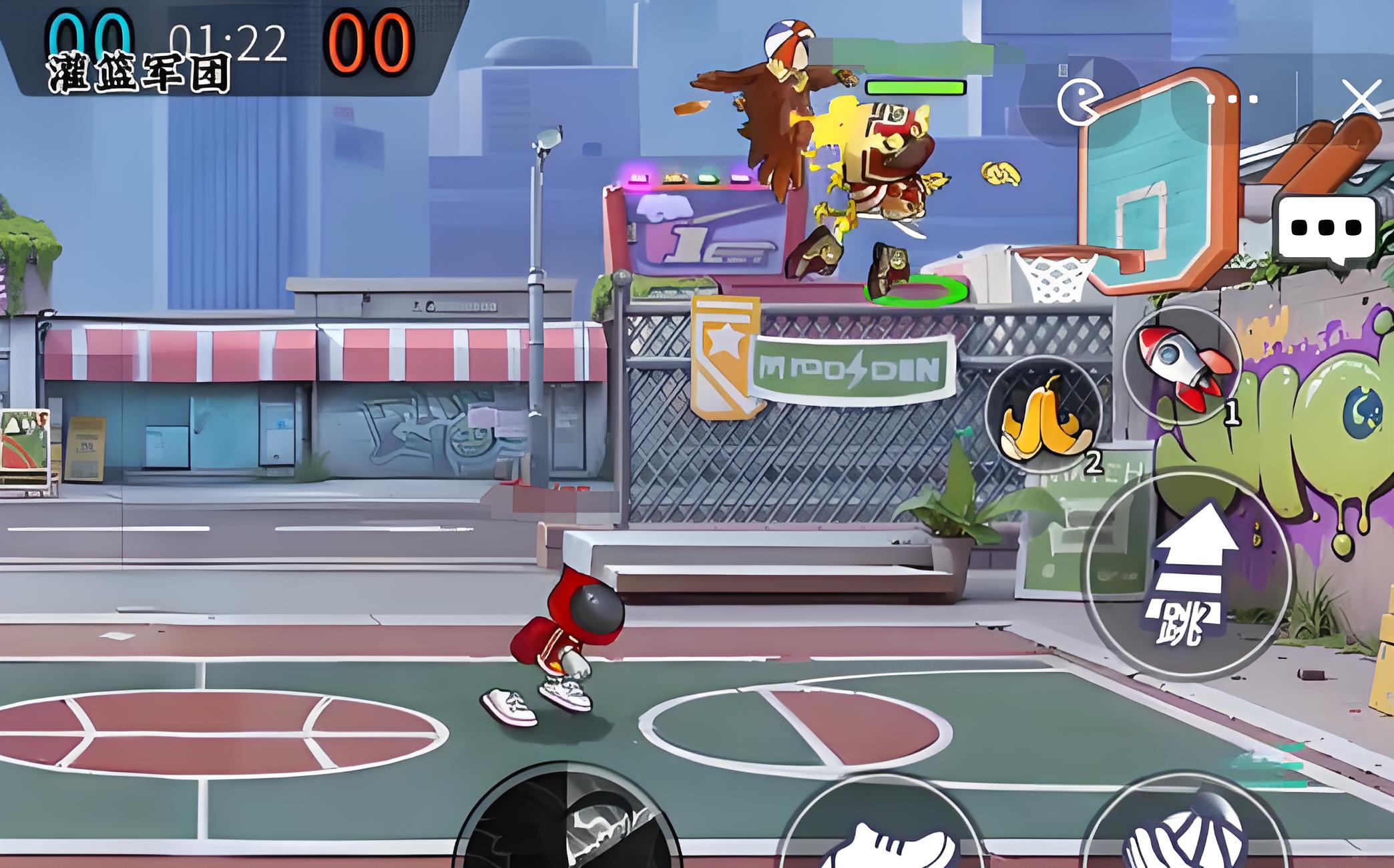Launch the rocket item
The image size is (1394, 868).
[x=1182, y=365]
